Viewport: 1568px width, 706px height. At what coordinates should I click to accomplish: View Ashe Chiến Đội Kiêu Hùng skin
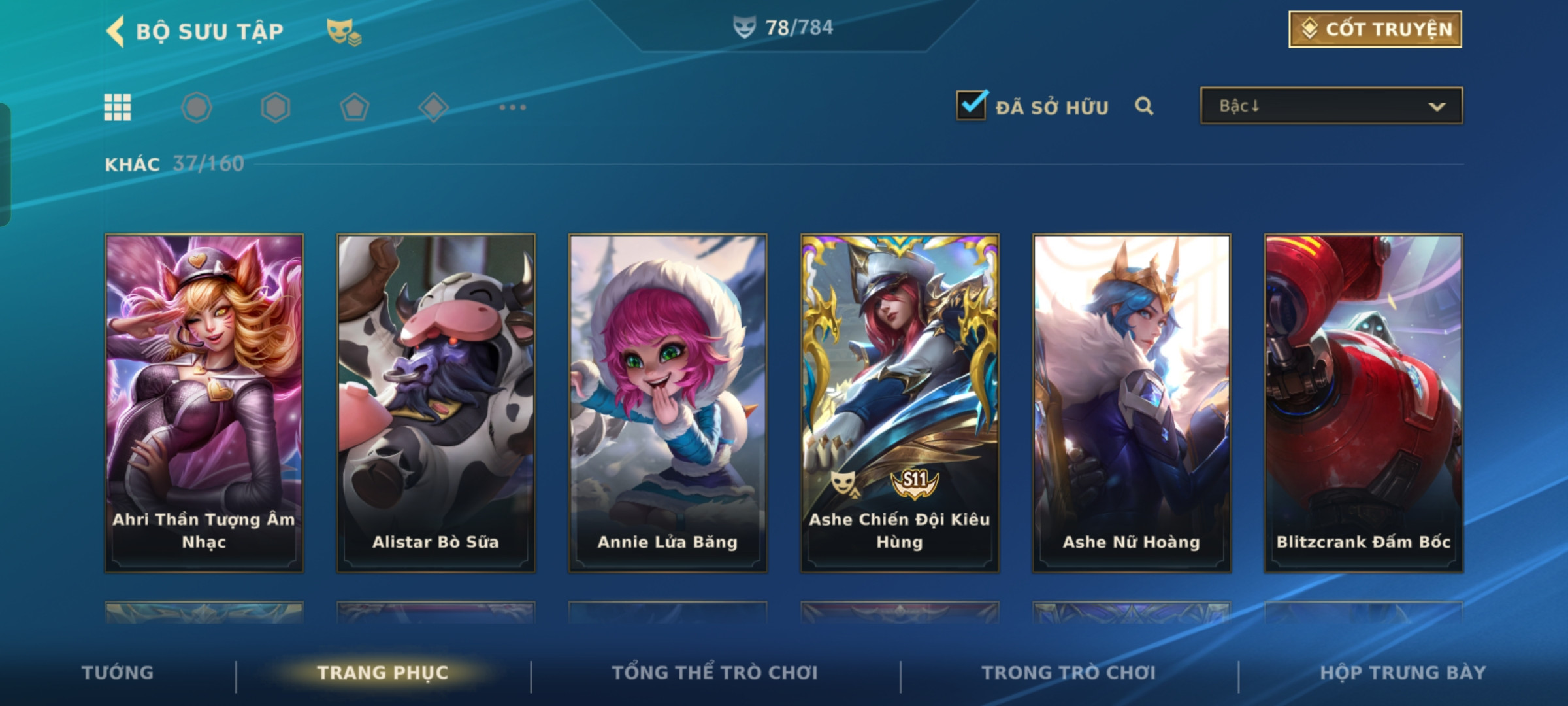[x=900, y=403]
